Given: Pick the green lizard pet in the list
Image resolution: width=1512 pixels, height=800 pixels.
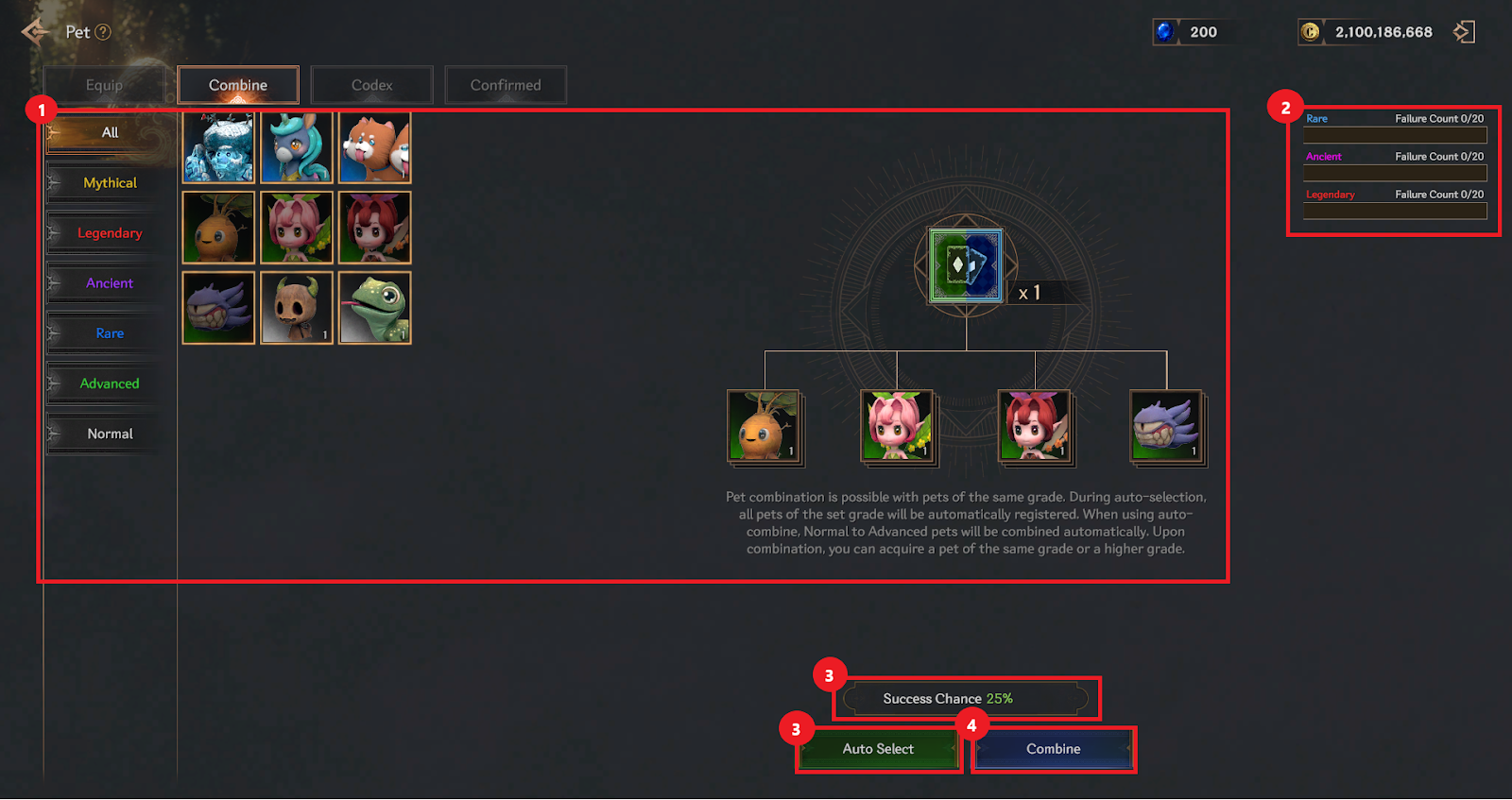Looking at the screenshot, I should click(x=375, y=308).
